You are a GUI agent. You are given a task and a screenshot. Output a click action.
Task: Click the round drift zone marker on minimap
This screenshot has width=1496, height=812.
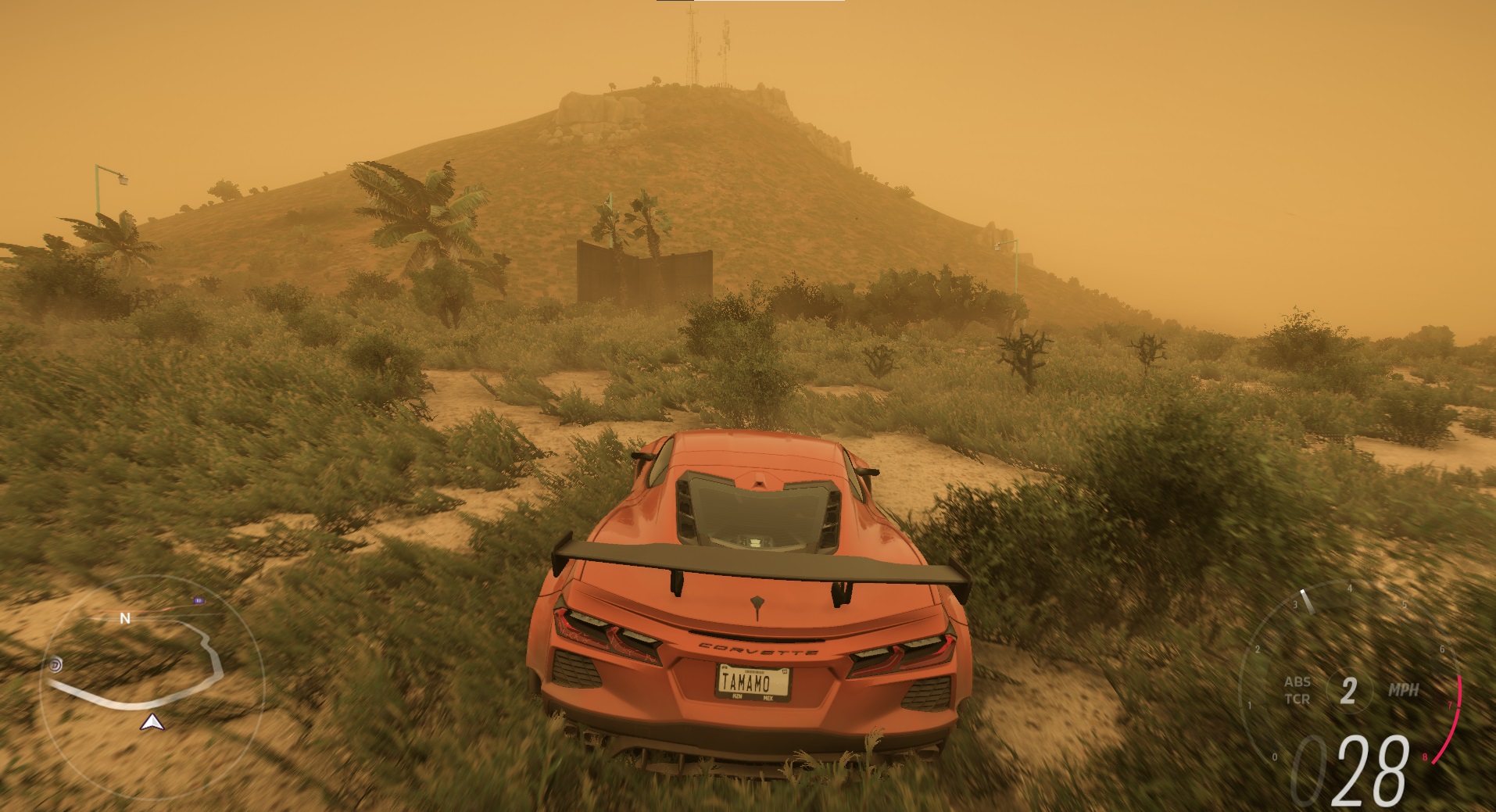[x=55, y=665]
